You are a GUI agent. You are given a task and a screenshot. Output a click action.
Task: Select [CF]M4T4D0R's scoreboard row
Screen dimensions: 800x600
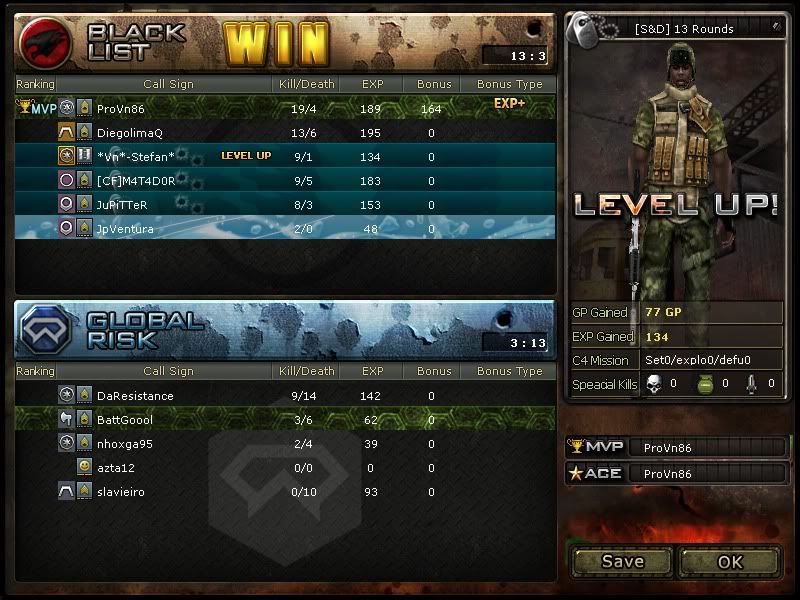[x=285, y=180]
